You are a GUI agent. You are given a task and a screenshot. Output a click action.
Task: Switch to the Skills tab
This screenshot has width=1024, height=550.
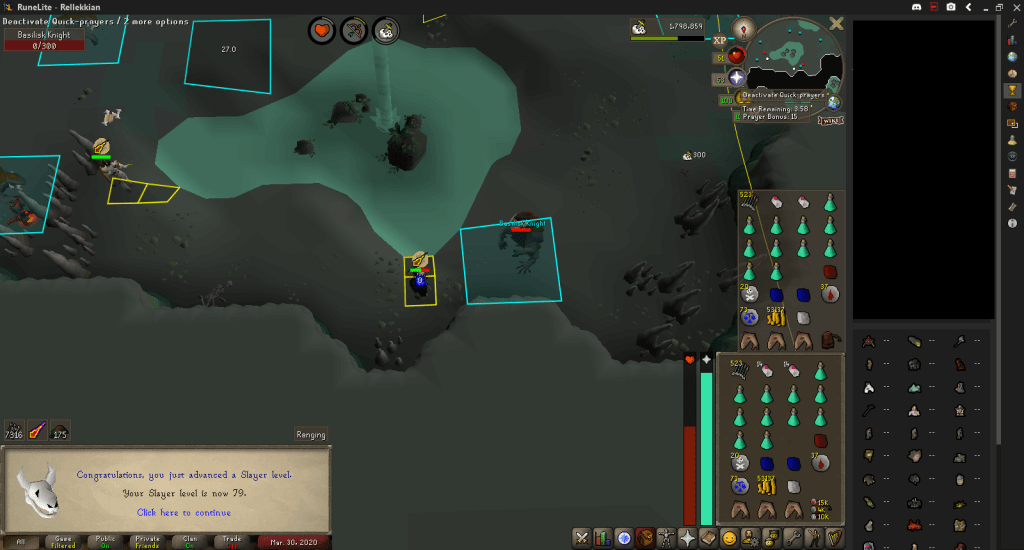tap(603, 538)
